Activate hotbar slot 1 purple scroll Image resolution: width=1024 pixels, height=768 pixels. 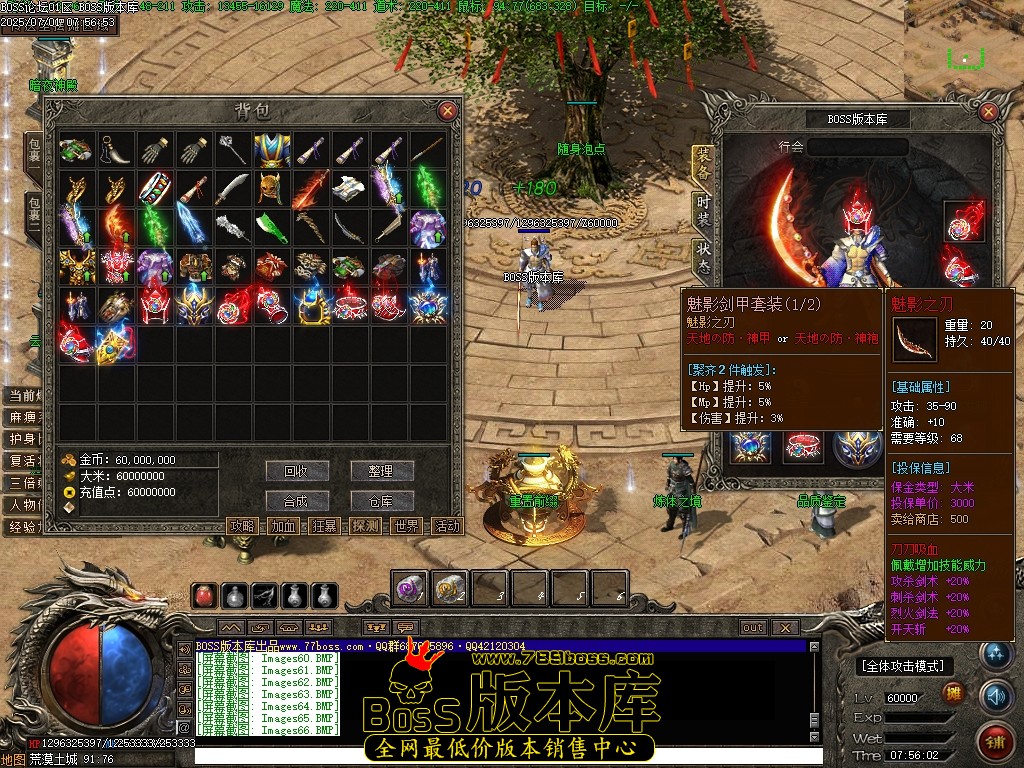[x=409, y=589]
